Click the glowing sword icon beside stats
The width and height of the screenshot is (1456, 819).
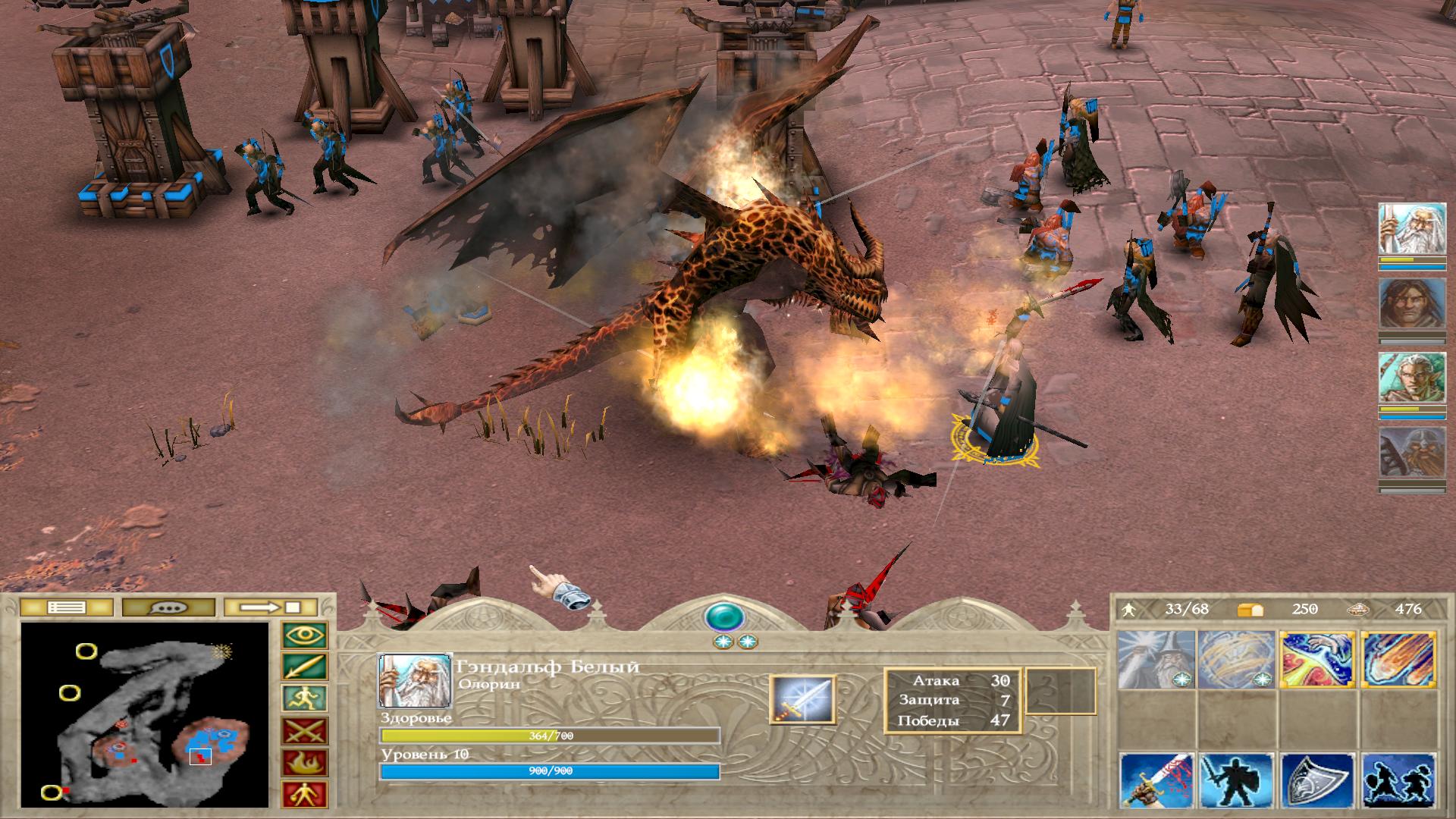click(x=802, y=699)
